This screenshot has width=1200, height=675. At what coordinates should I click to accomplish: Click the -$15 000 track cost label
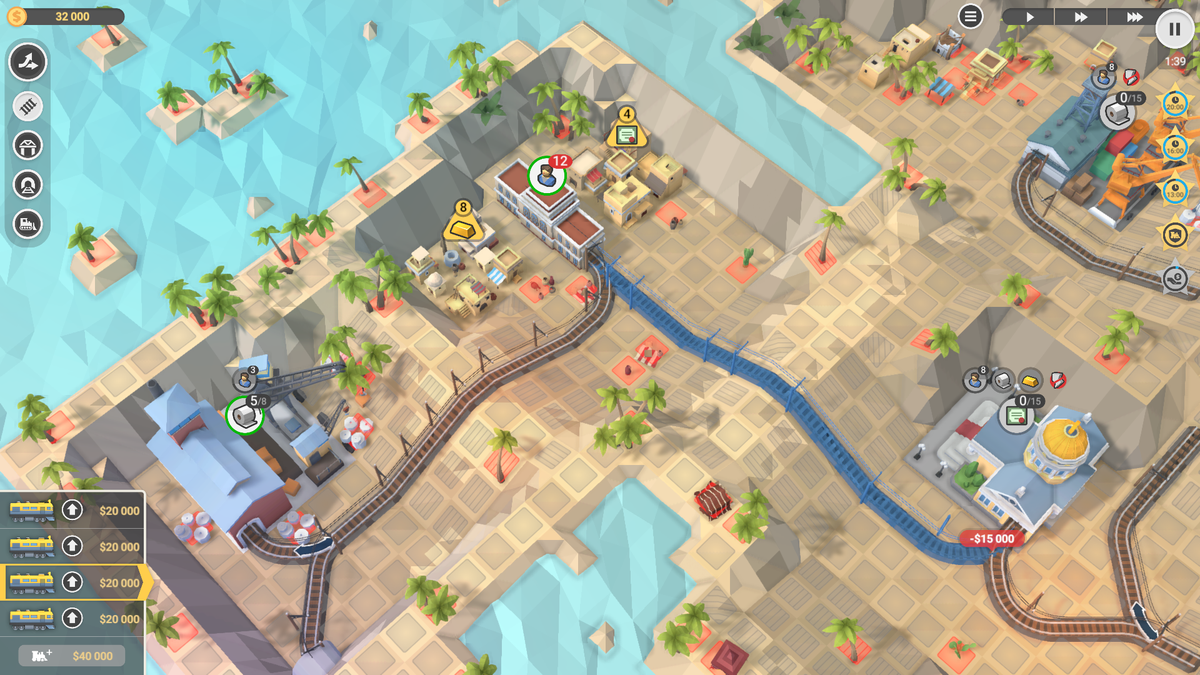pyautogui.click(x=993, y=539)
